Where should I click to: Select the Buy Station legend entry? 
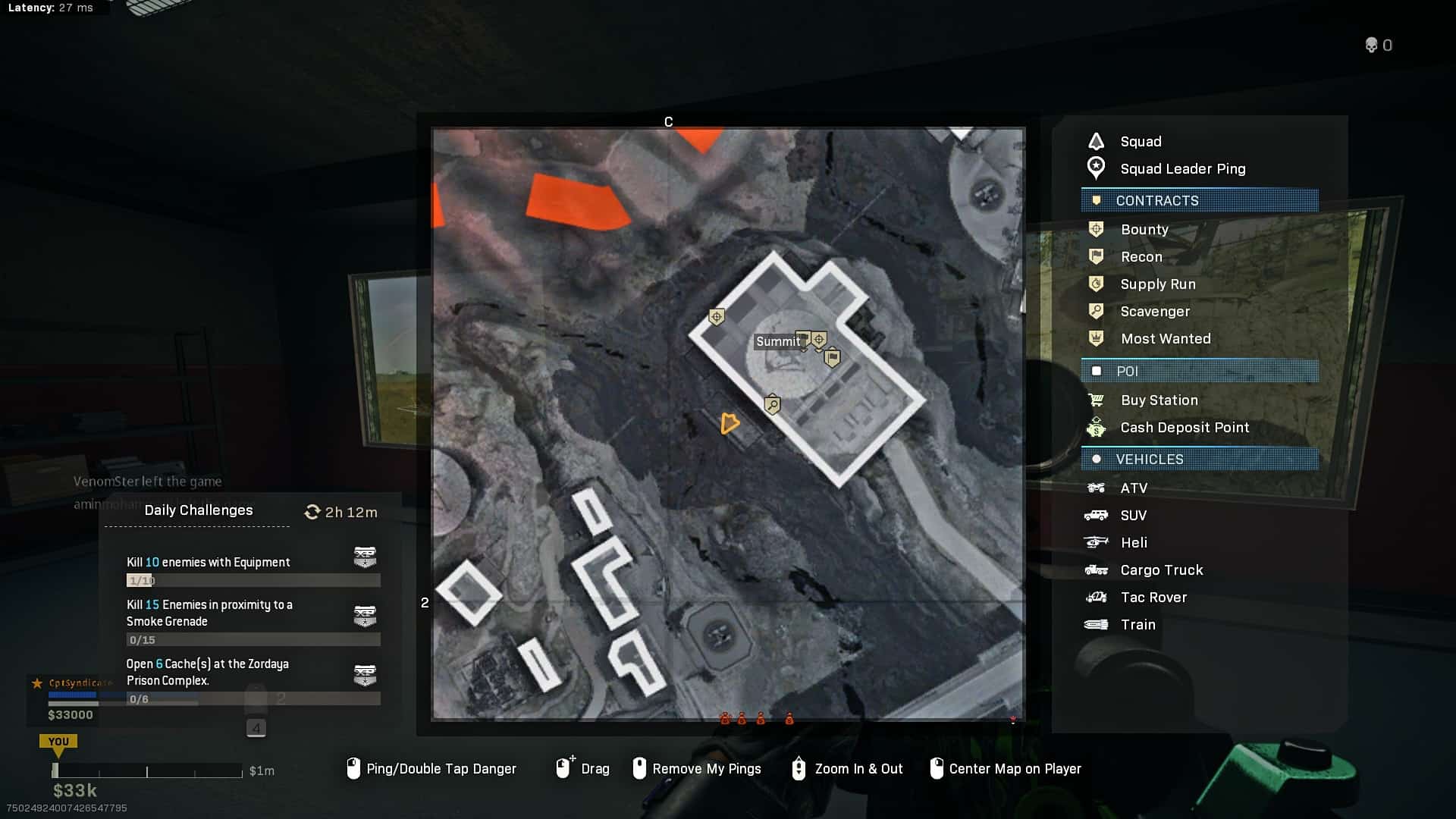click(1159, 400)
